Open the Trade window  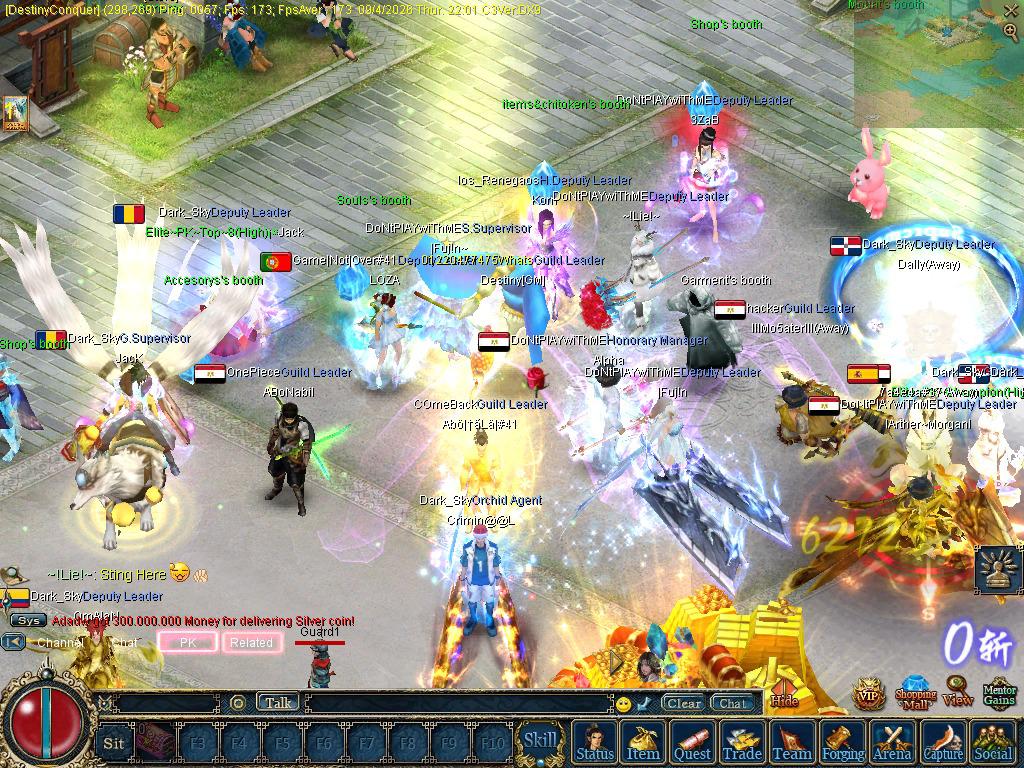click(742, 742)
